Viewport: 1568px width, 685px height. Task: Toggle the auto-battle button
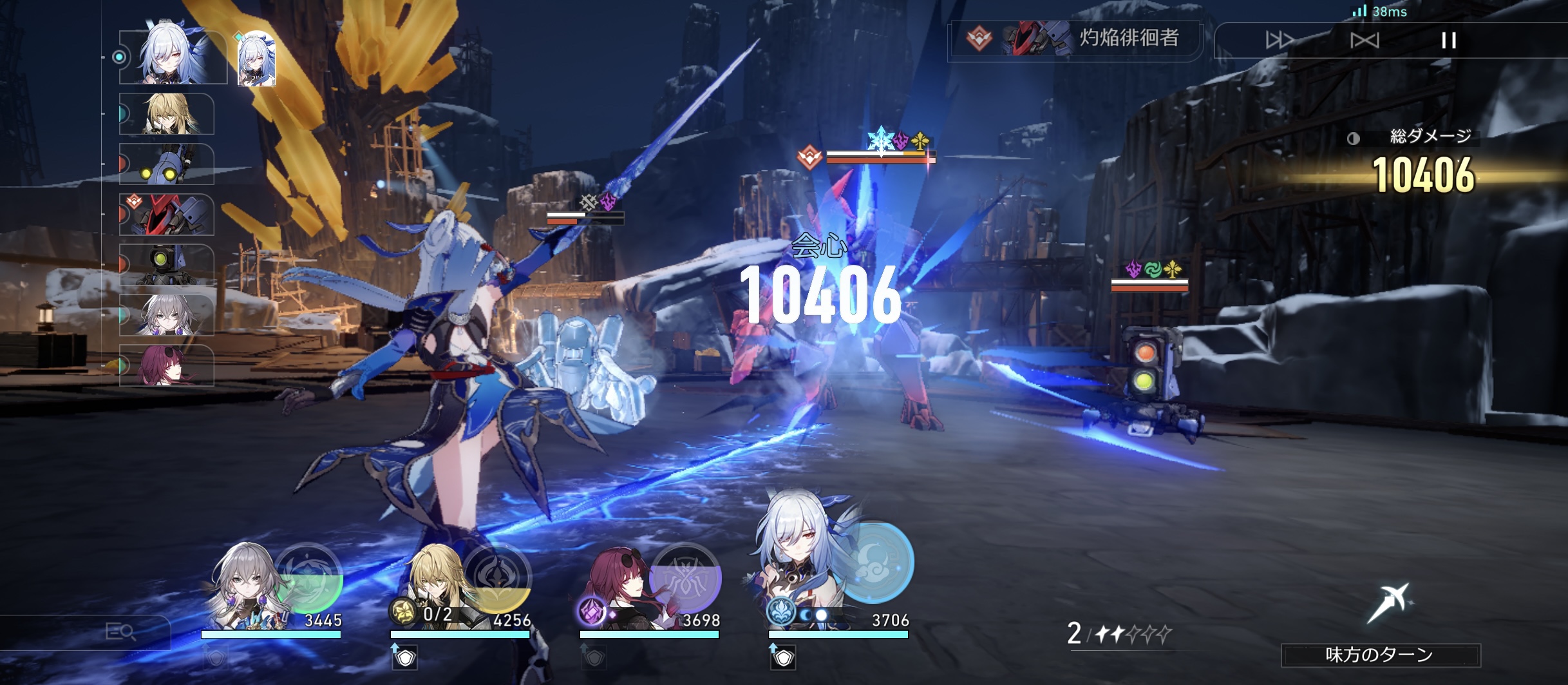pyautogui.click(x=1364, y=41)
